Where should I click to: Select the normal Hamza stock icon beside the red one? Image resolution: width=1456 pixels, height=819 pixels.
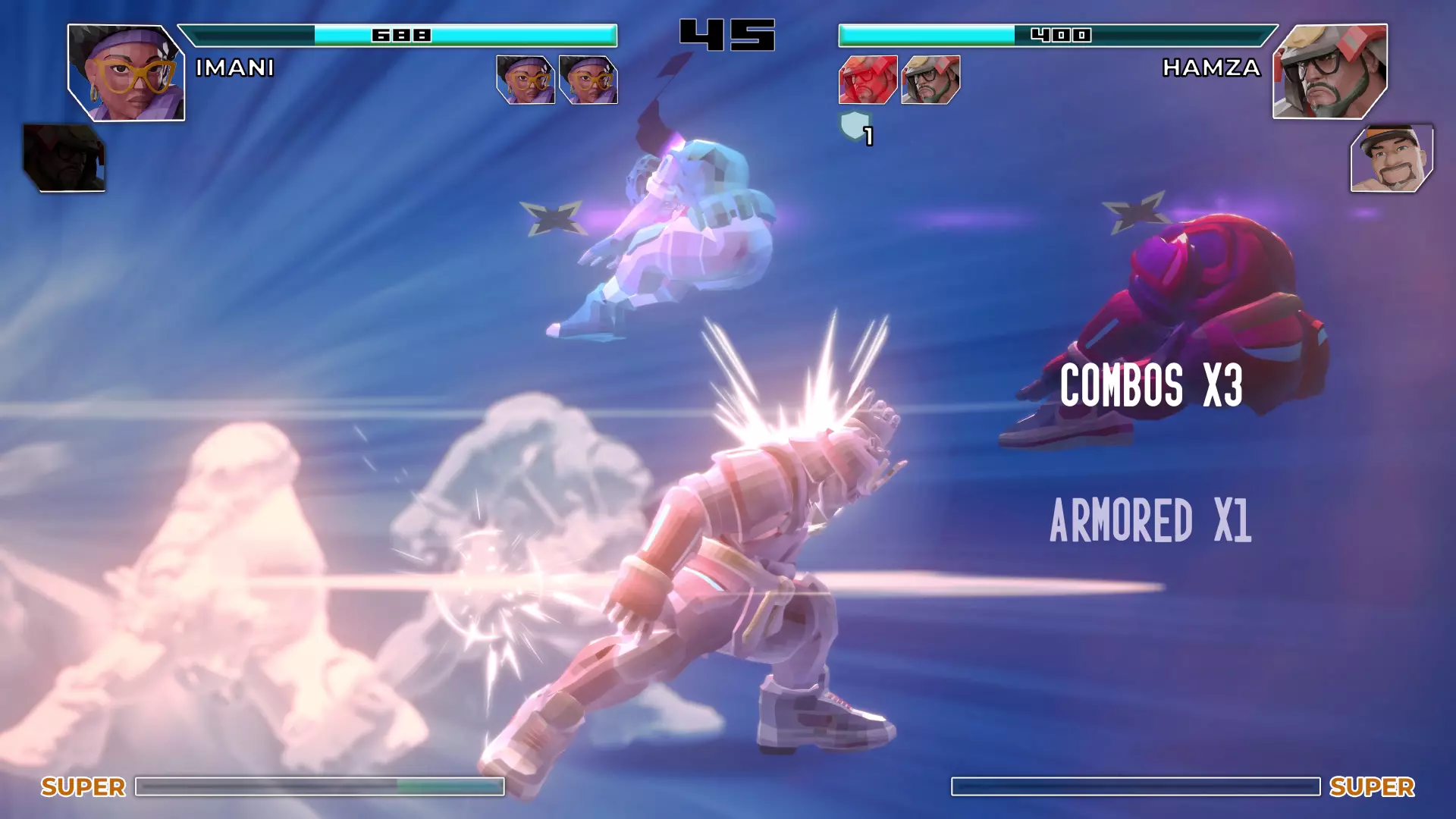[x=930, y=80]
